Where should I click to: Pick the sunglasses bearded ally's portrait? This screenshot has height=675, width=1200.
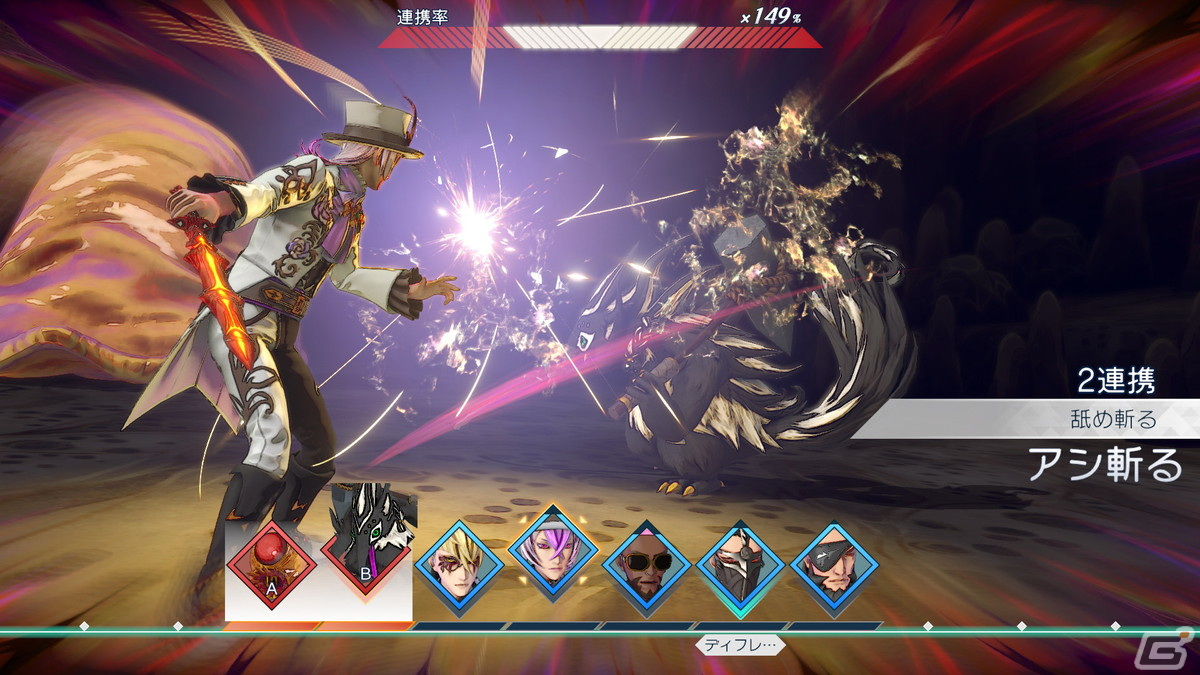(647, 566)
